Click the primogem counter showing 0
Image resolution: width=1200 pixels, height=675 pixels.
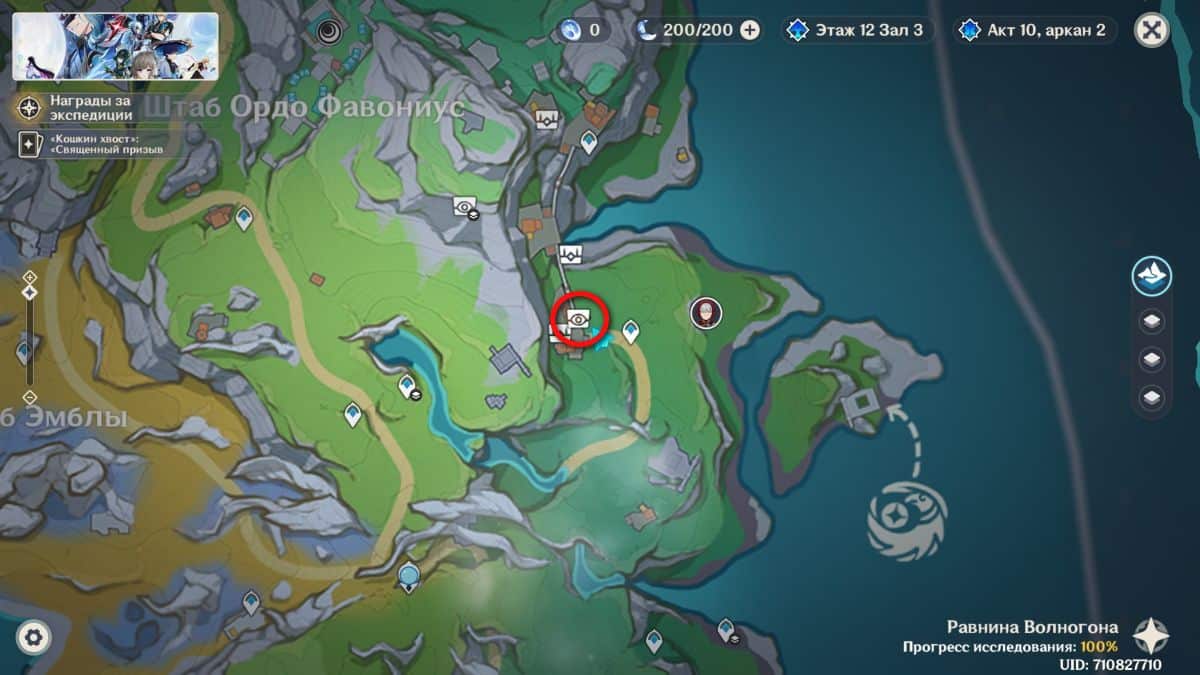[583, 30]
